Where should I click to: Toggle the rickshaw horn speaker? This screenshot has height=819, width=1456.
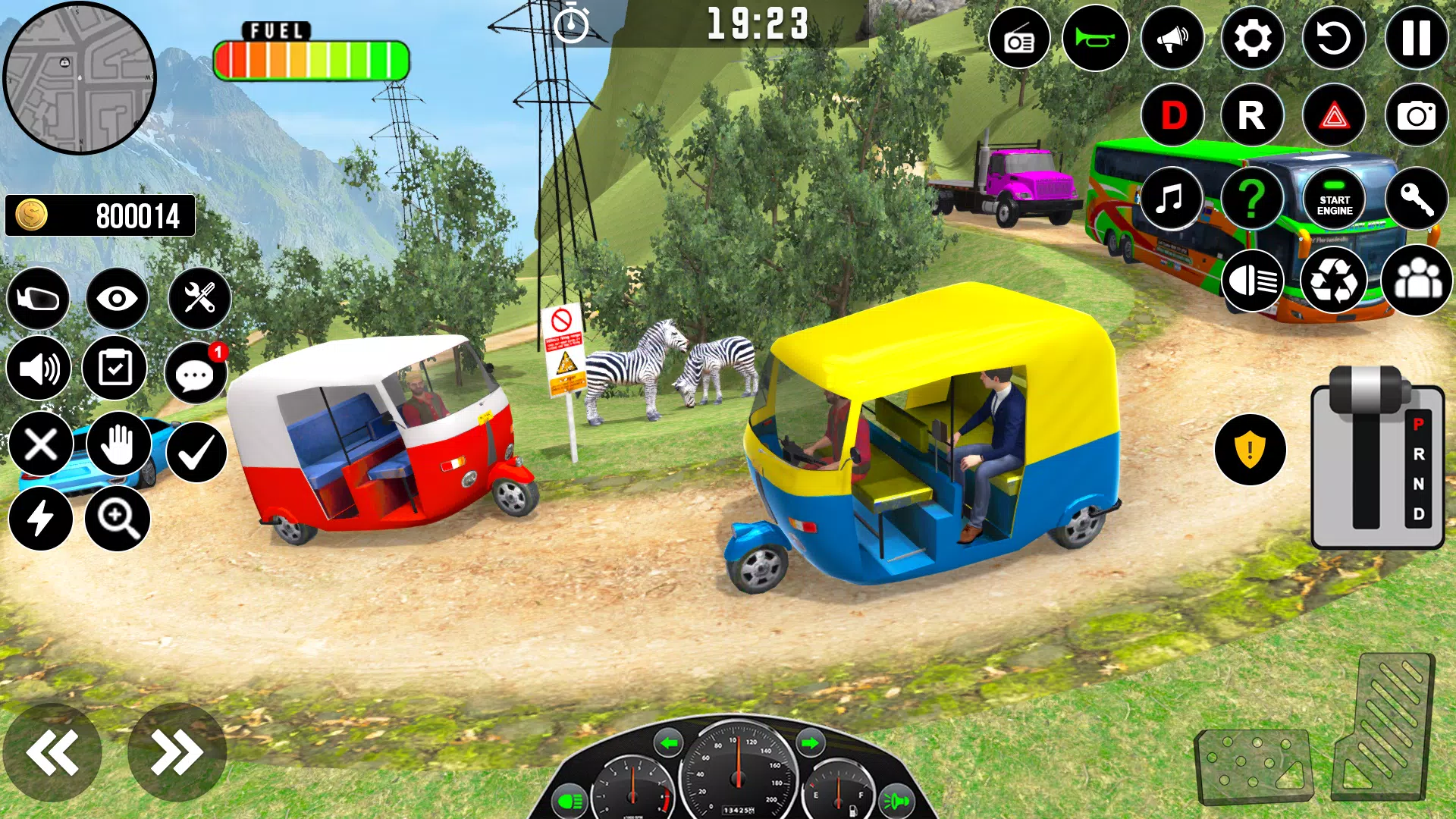coord(1172,38)
